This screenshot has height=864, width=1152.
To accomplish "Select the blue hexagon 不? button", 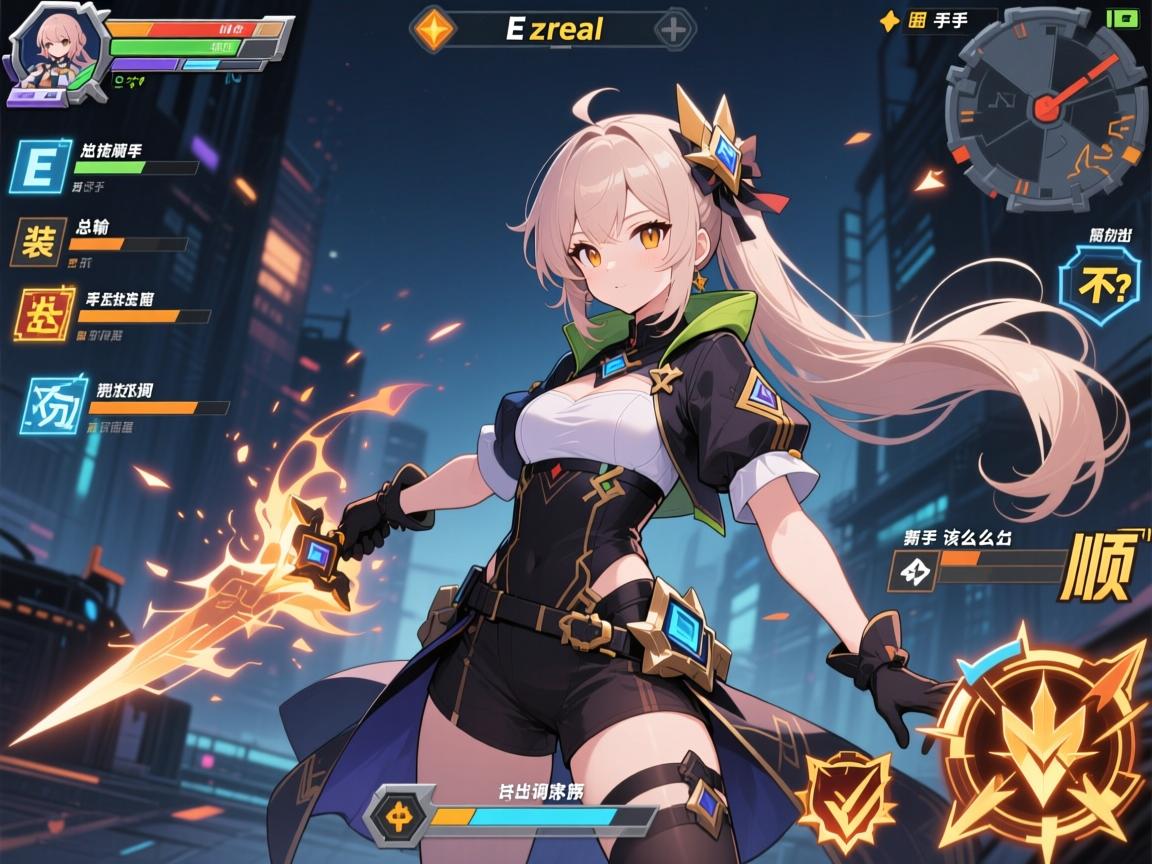I will point(1099,287).
